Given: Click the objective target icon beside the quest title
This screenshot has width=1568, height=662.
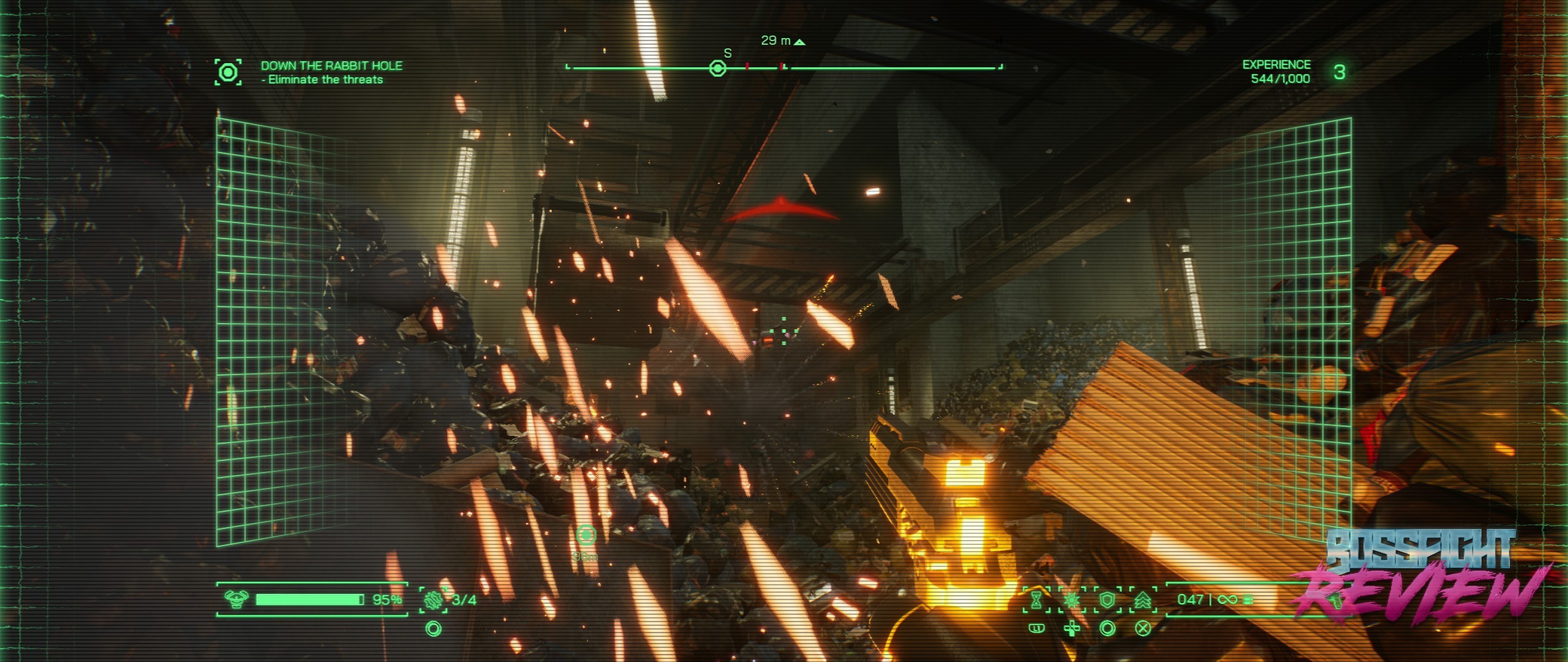Looking at the screenshot, I should click(x=228, y=72).
